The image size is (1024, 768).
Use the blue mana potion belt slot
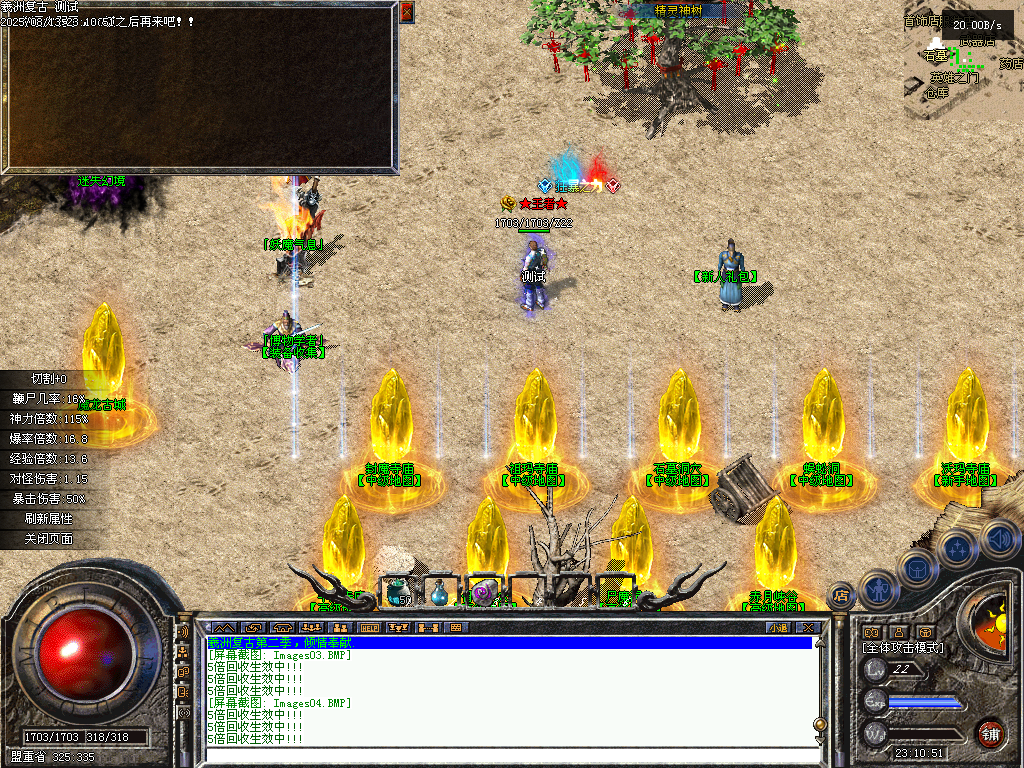440,593
